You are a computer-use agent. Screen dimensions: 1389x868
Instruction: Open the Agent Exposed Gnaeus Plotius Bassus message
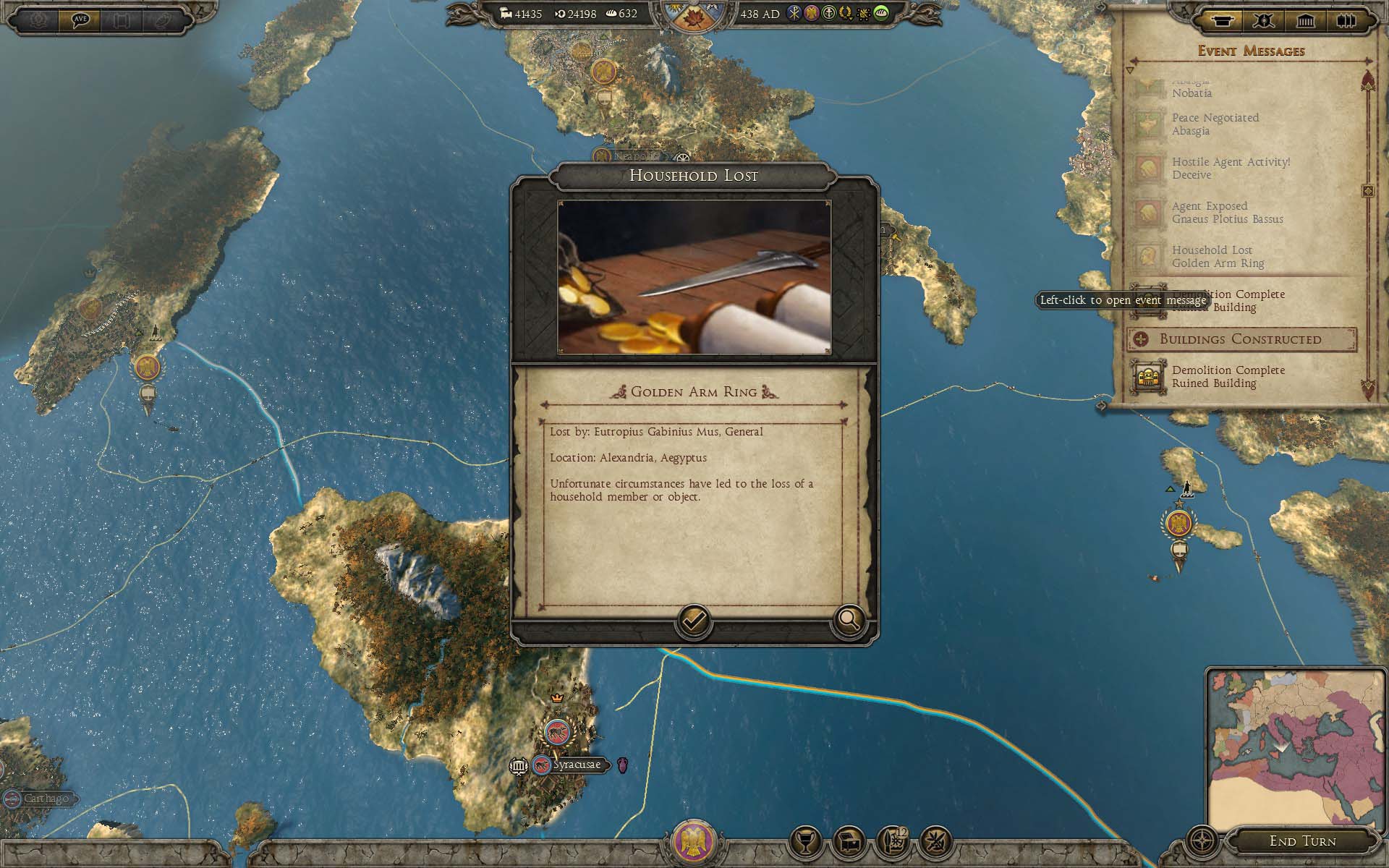(x=1227, y=213)
